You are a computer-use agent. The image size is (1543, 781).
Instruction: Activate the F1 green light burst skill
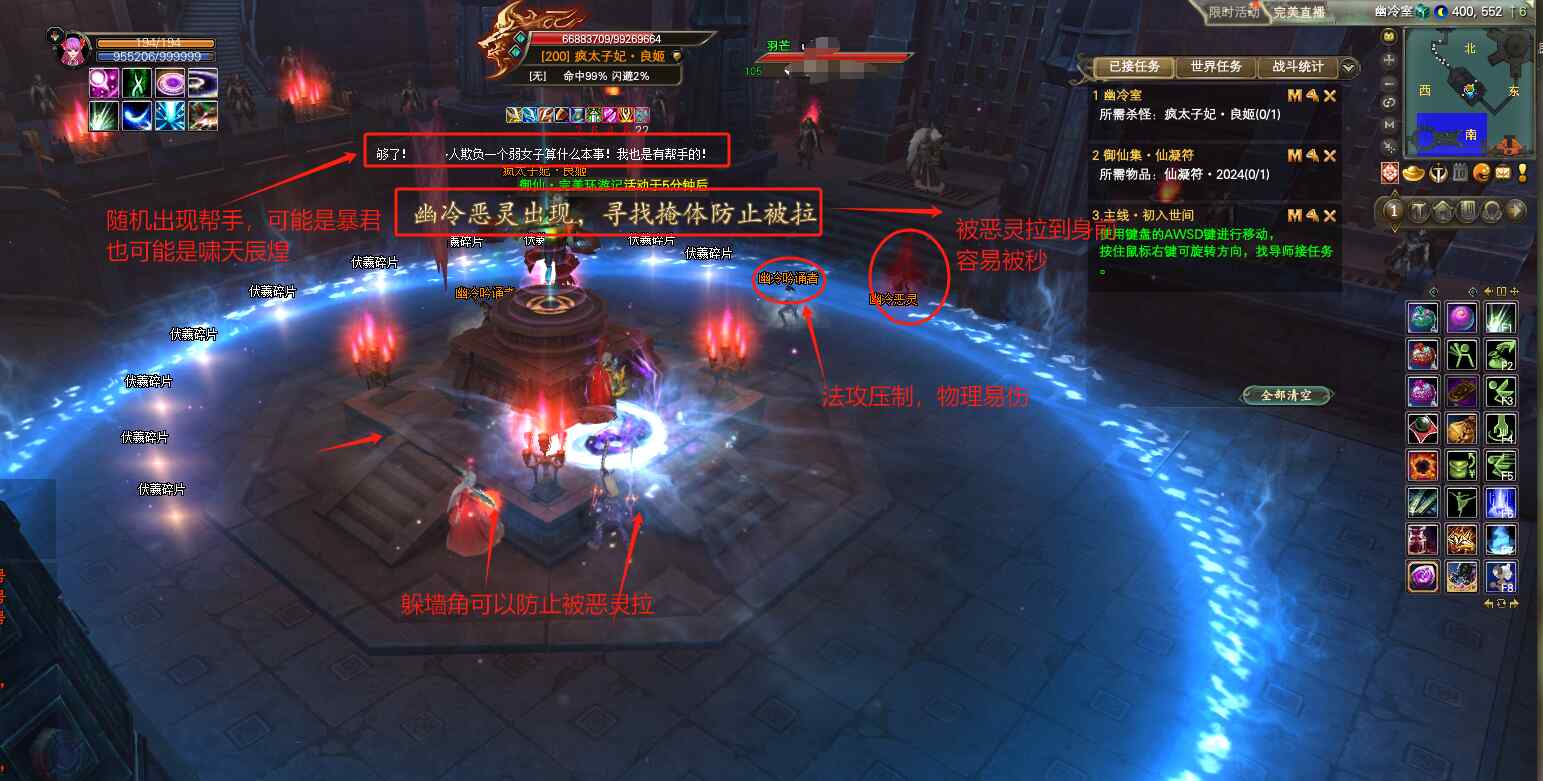[1500, 319]
